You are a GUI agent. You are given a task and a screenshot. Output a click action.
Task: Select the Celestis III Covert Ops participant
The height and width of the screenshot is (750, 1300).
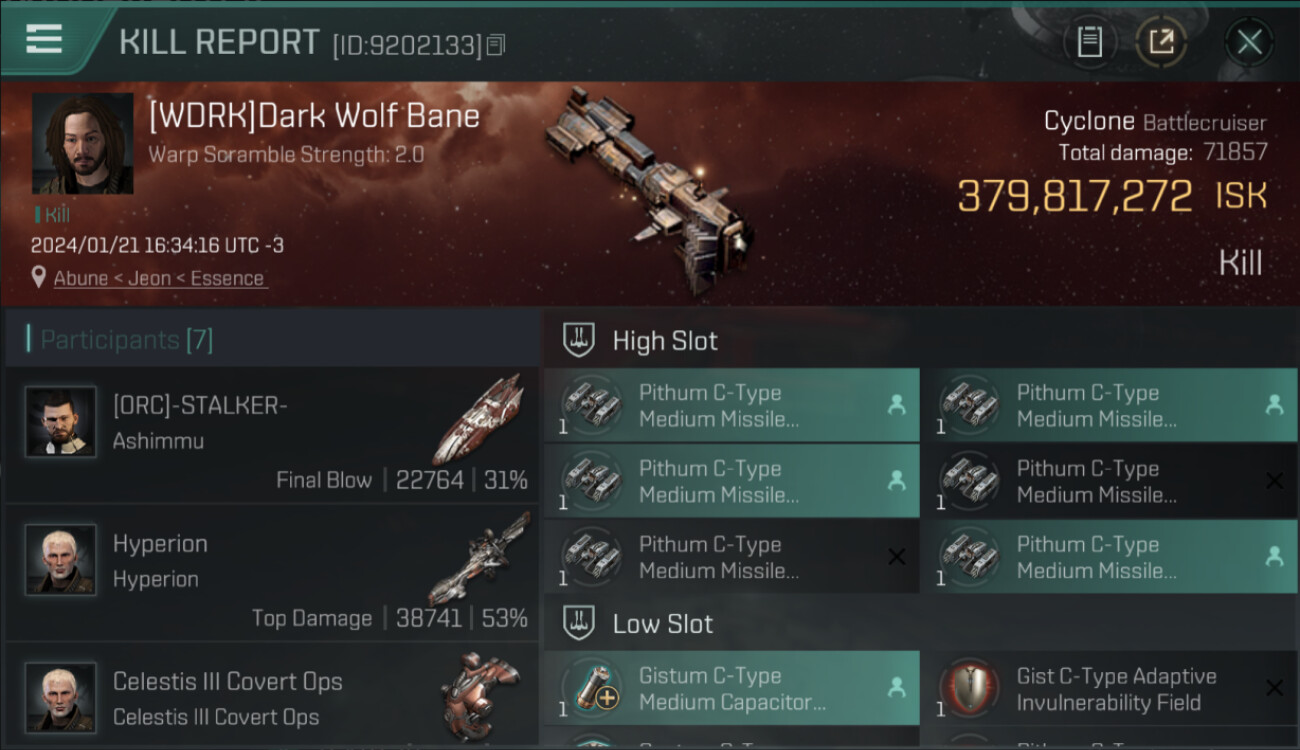[x=272, y=696]
